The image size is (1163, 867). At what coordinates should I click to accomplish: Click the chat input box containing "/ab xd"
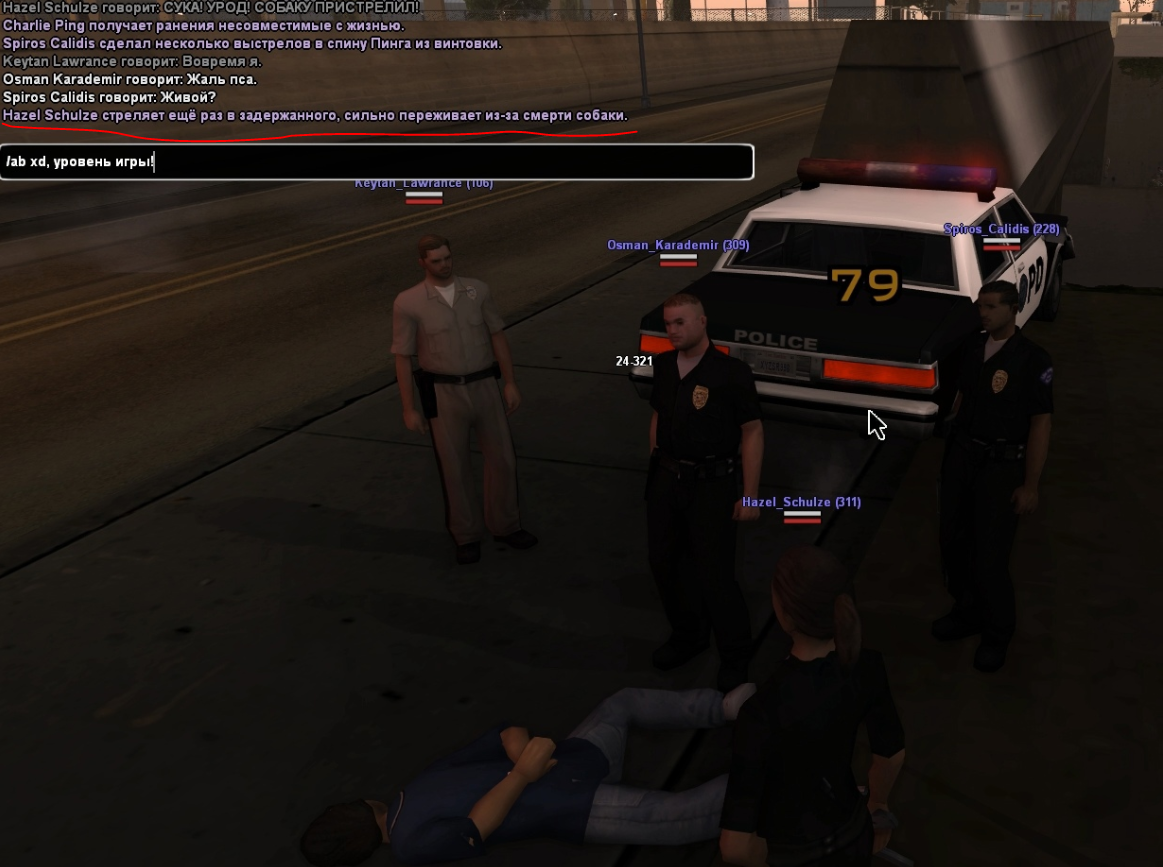(376, 162)
